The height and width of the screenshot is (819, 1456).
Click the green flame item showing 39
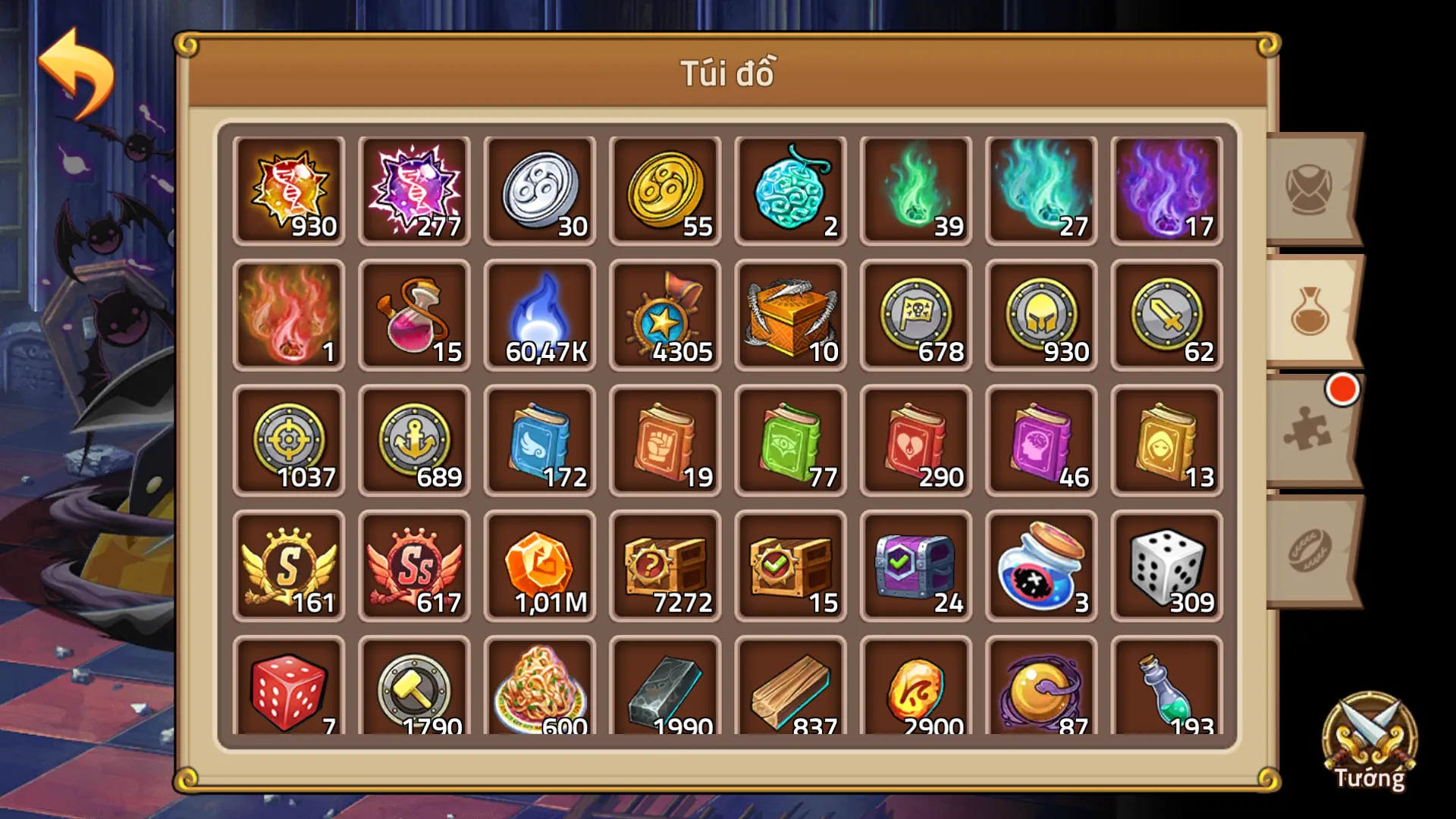click(915, 188)
